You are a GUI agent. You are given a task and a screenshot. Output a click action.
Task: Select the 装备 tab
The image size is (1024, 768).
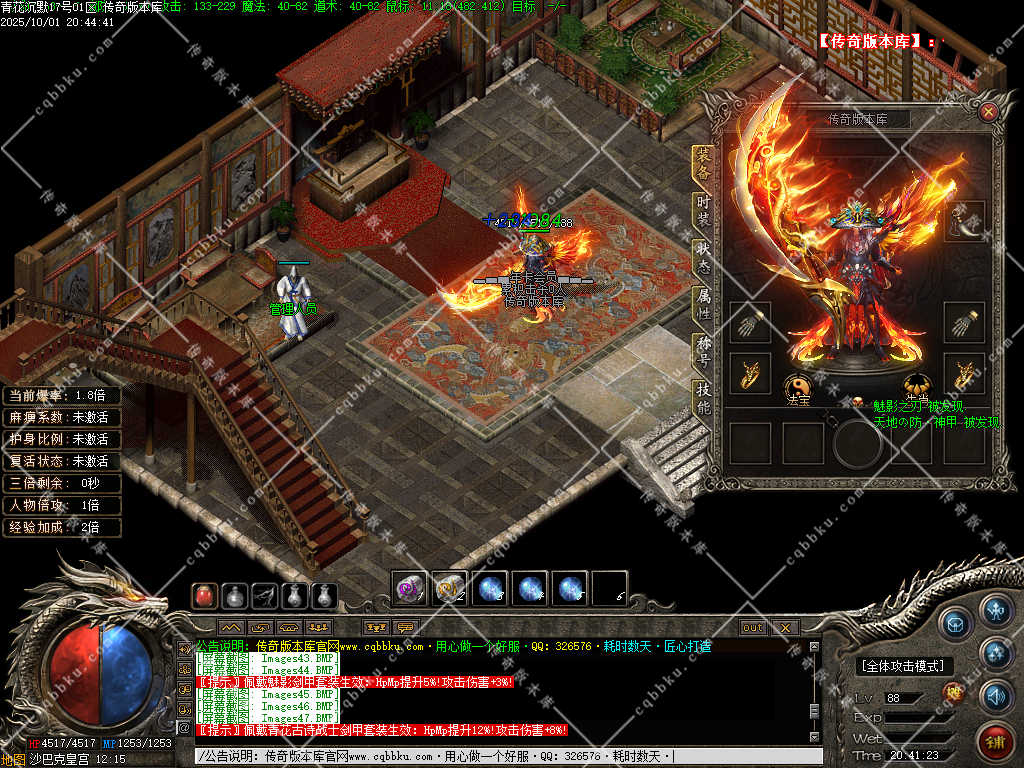704,164
